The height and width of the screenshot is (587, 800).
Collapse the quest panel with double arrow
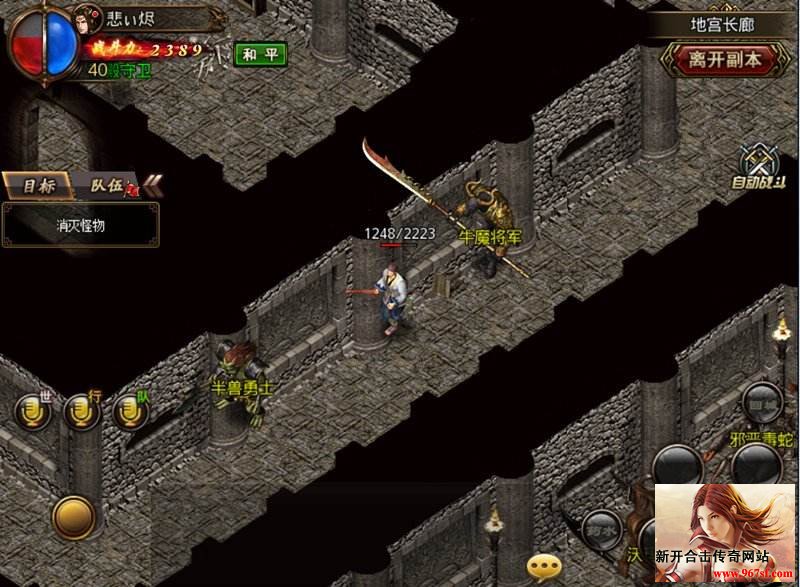[x=153, y=184]
